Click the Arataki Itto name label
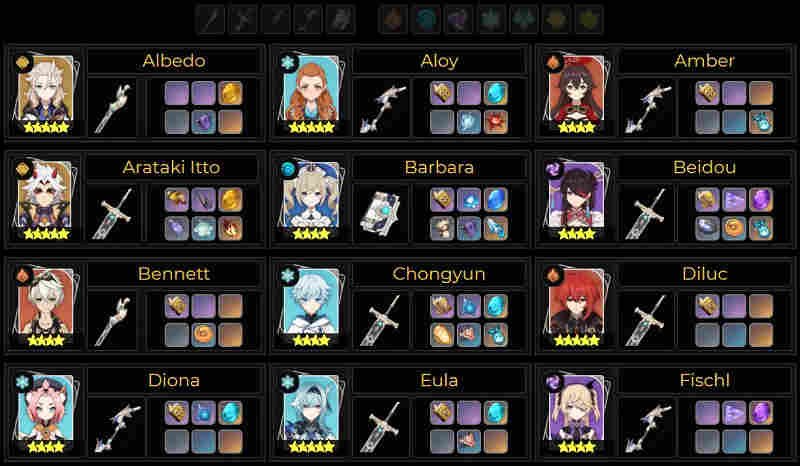This screenshot has height=466, width=800. coord(174,167)
